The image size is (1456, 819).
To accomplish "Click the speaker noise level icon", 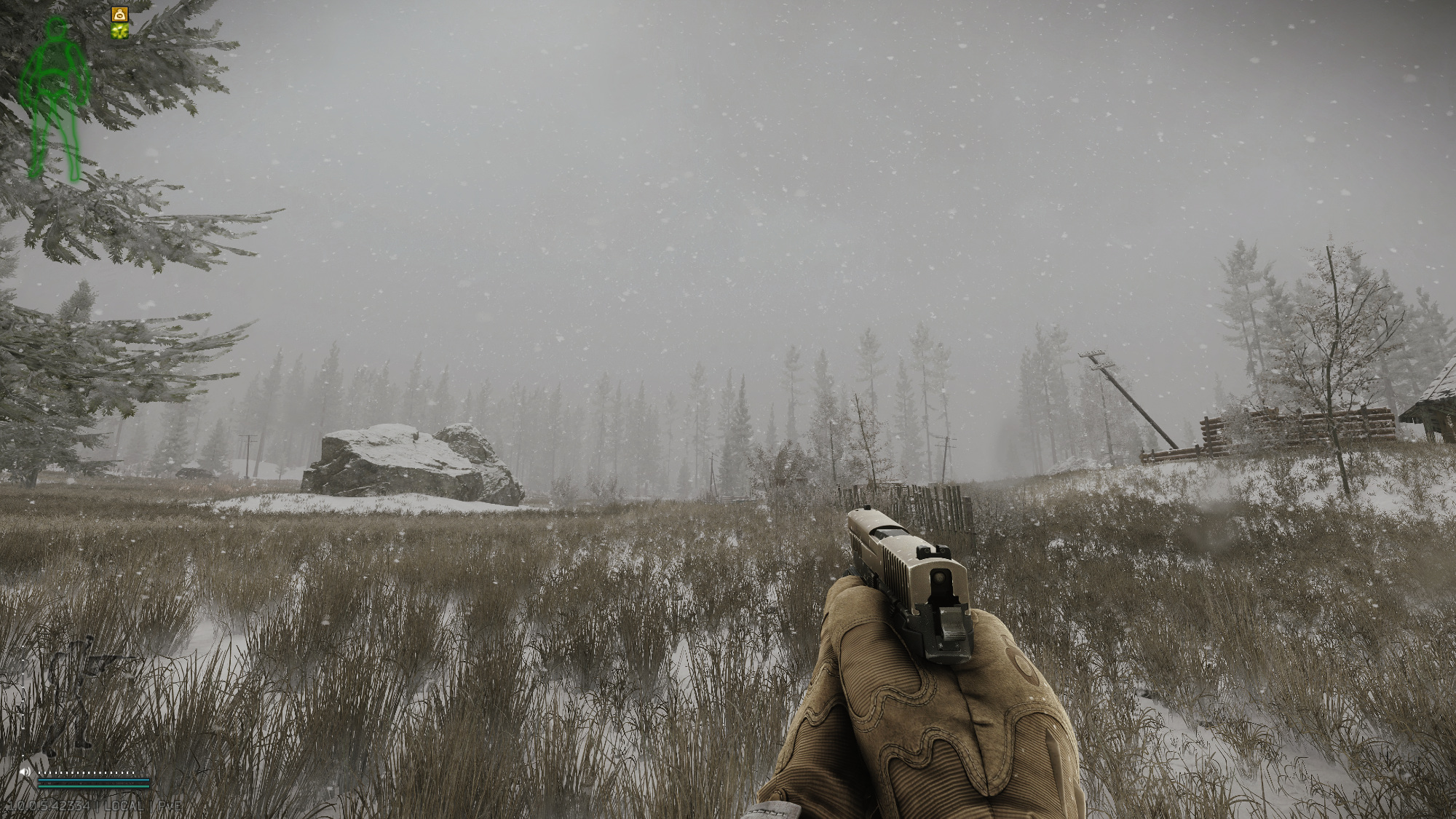I will [26, 771].
